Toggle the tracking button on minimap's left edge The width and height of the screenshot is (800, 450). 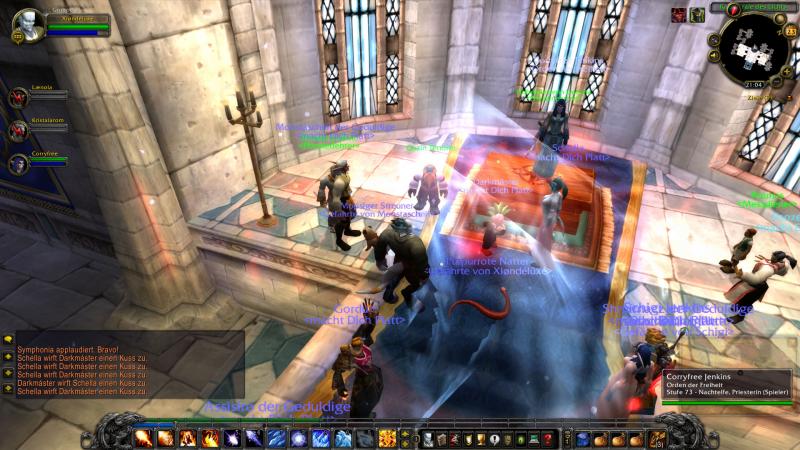click(x=716, y=41)
